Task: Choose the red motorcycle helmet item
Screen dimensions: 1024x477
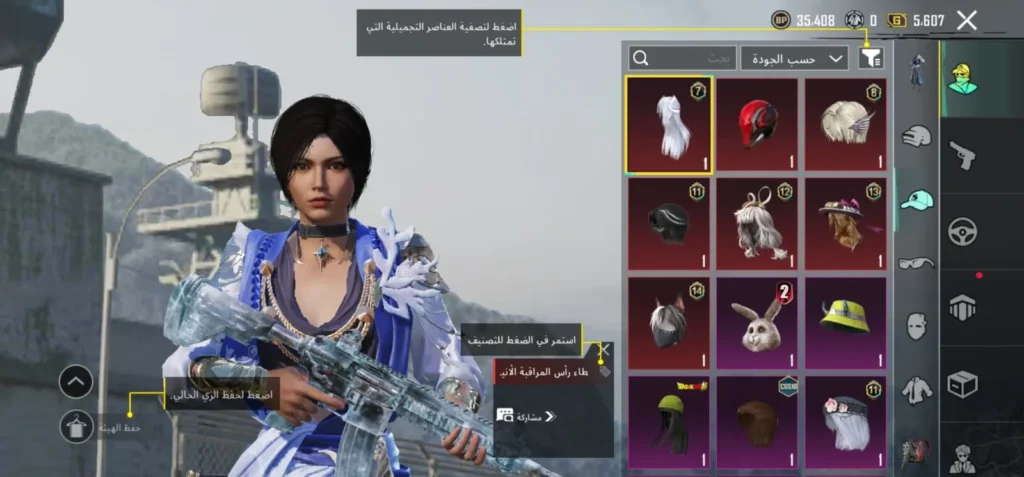Action: [x=757, y=125]
